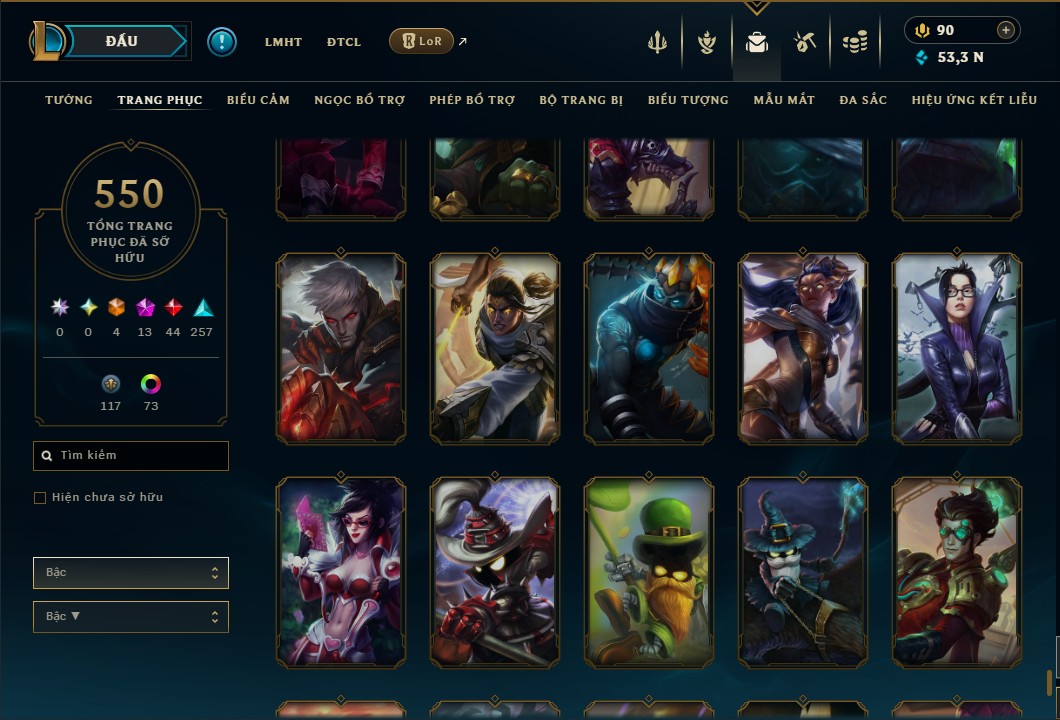Switch to ĐTCL game mode

(343, 42)
